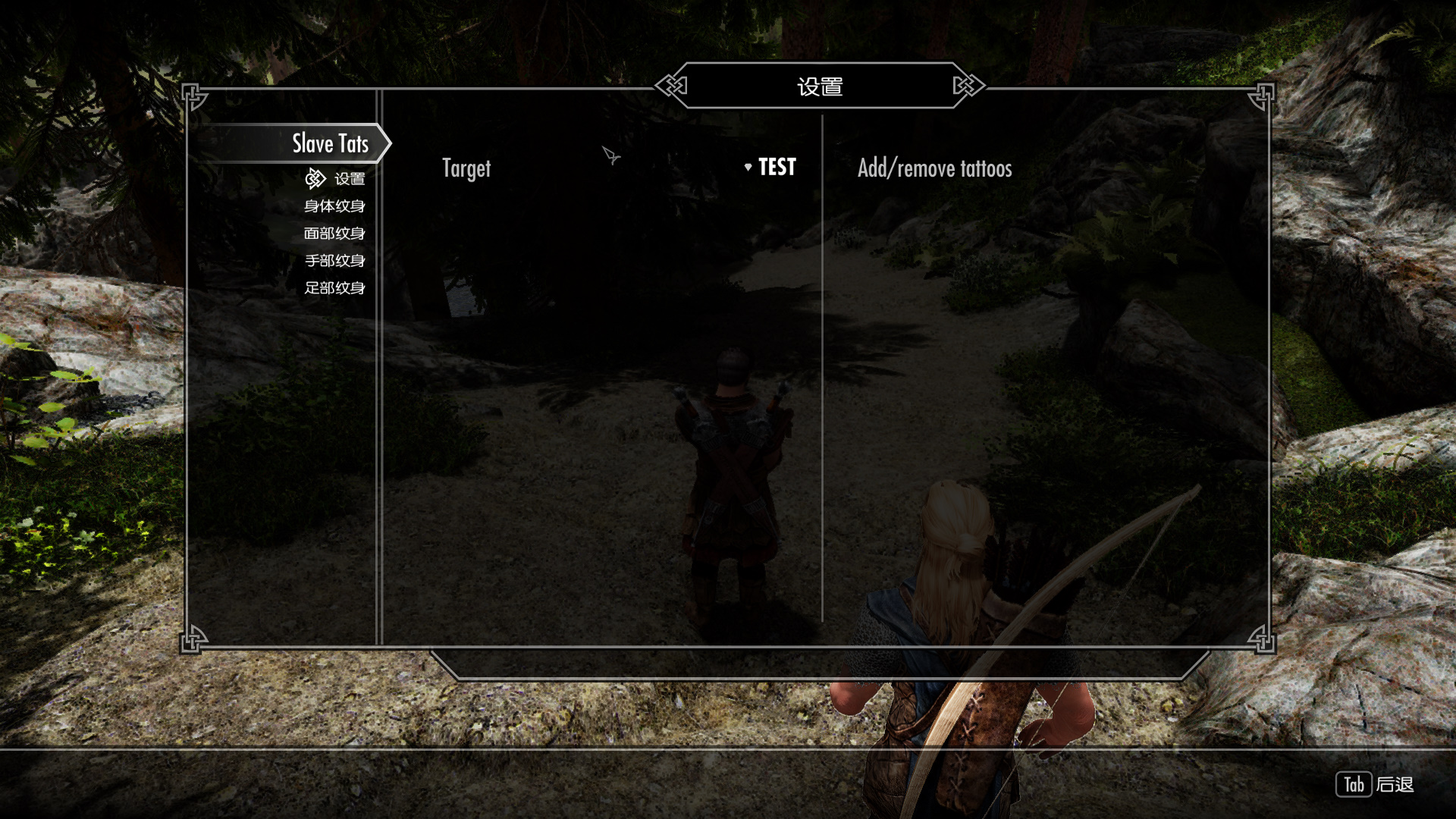
Task: Open the 面部纹身 page
Action: [x=334, y=234]
